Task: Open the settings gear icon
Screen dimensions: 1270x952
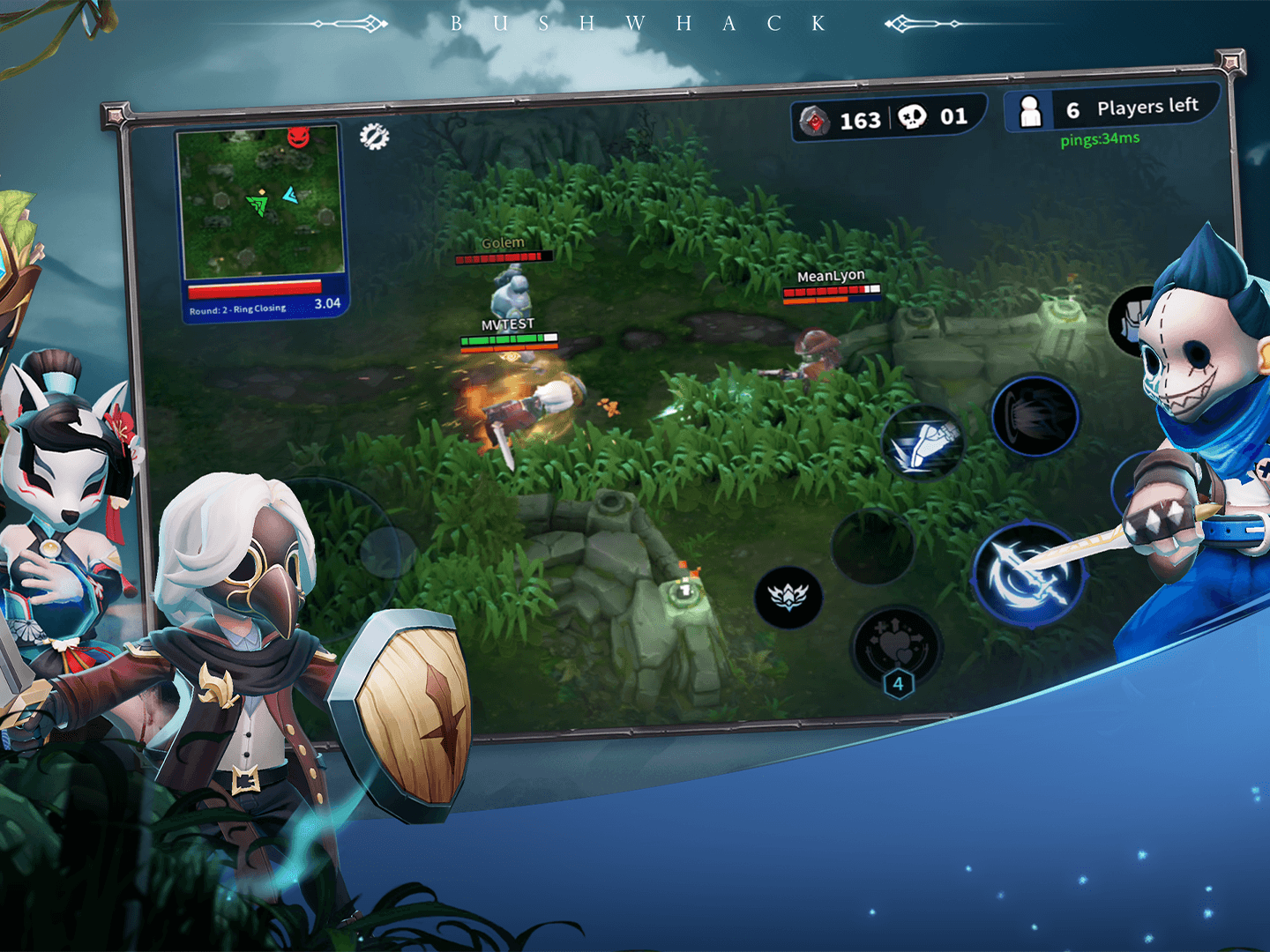Action: [374, 137]
